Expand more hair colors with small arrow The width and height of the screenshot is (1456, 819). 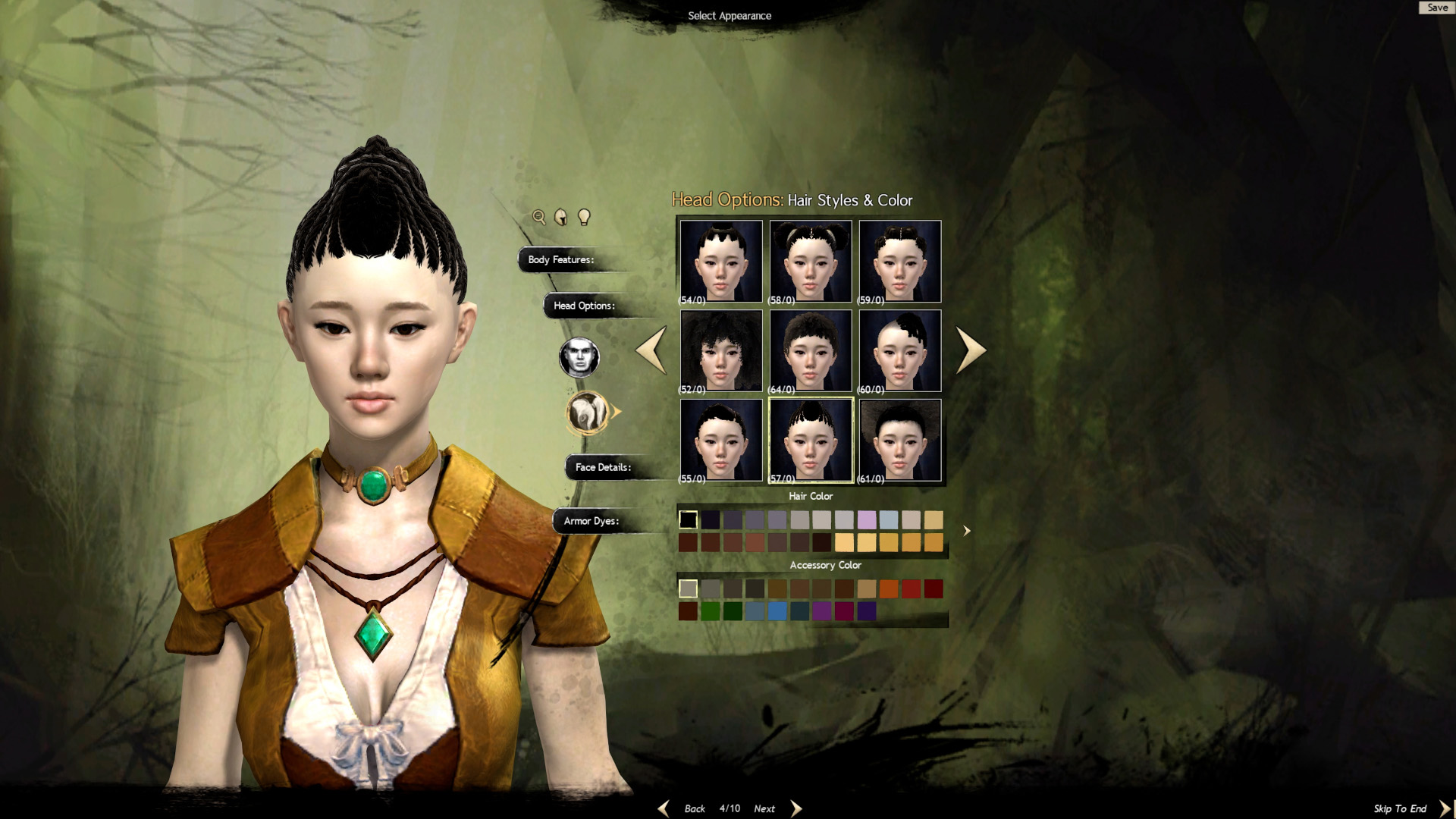(966, 531)
